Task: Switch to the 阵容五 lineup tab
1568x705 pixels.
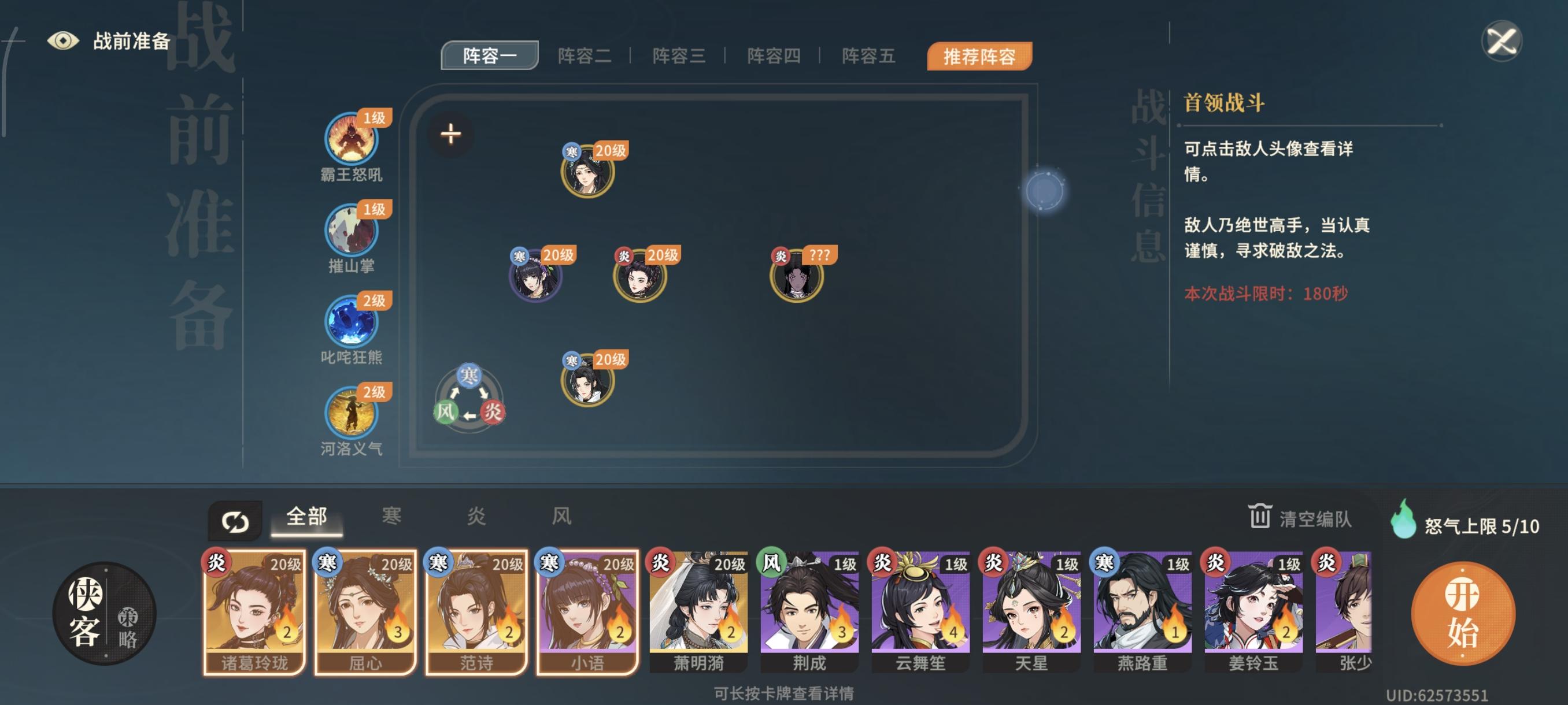Action: [868, 55]
